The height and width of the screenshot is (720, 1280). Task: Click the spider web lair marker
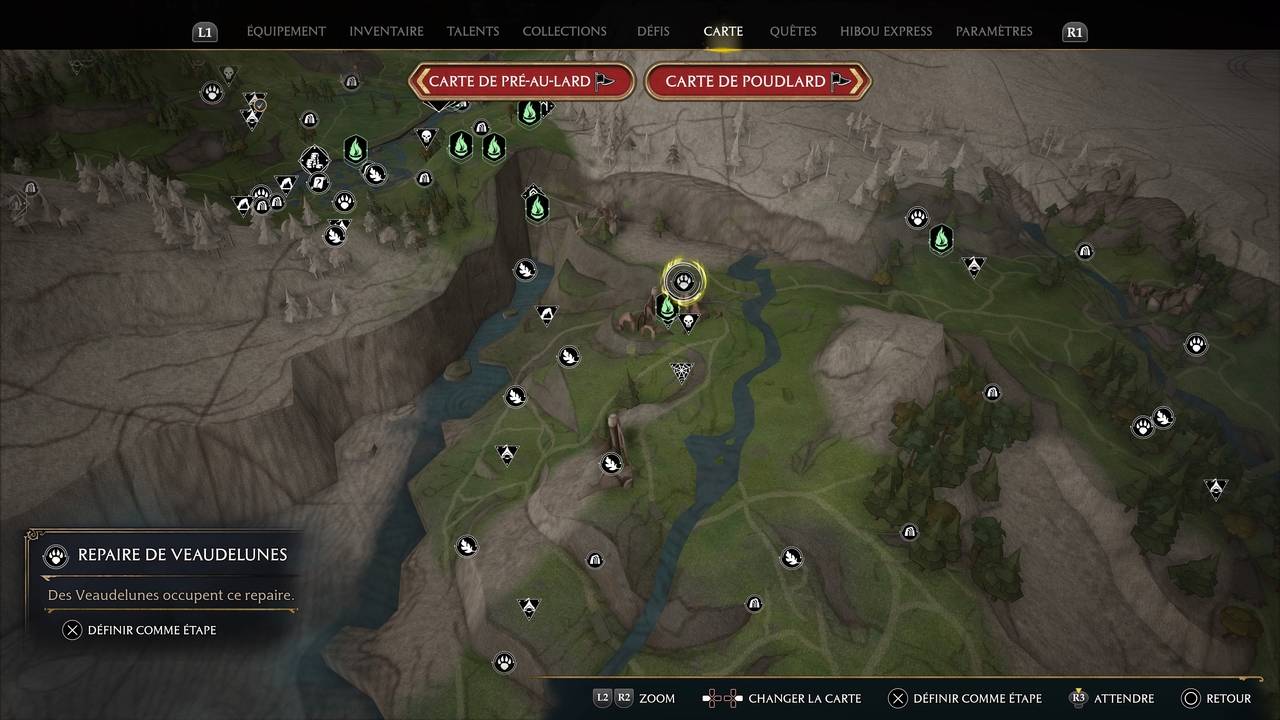[x=682, y=372]
